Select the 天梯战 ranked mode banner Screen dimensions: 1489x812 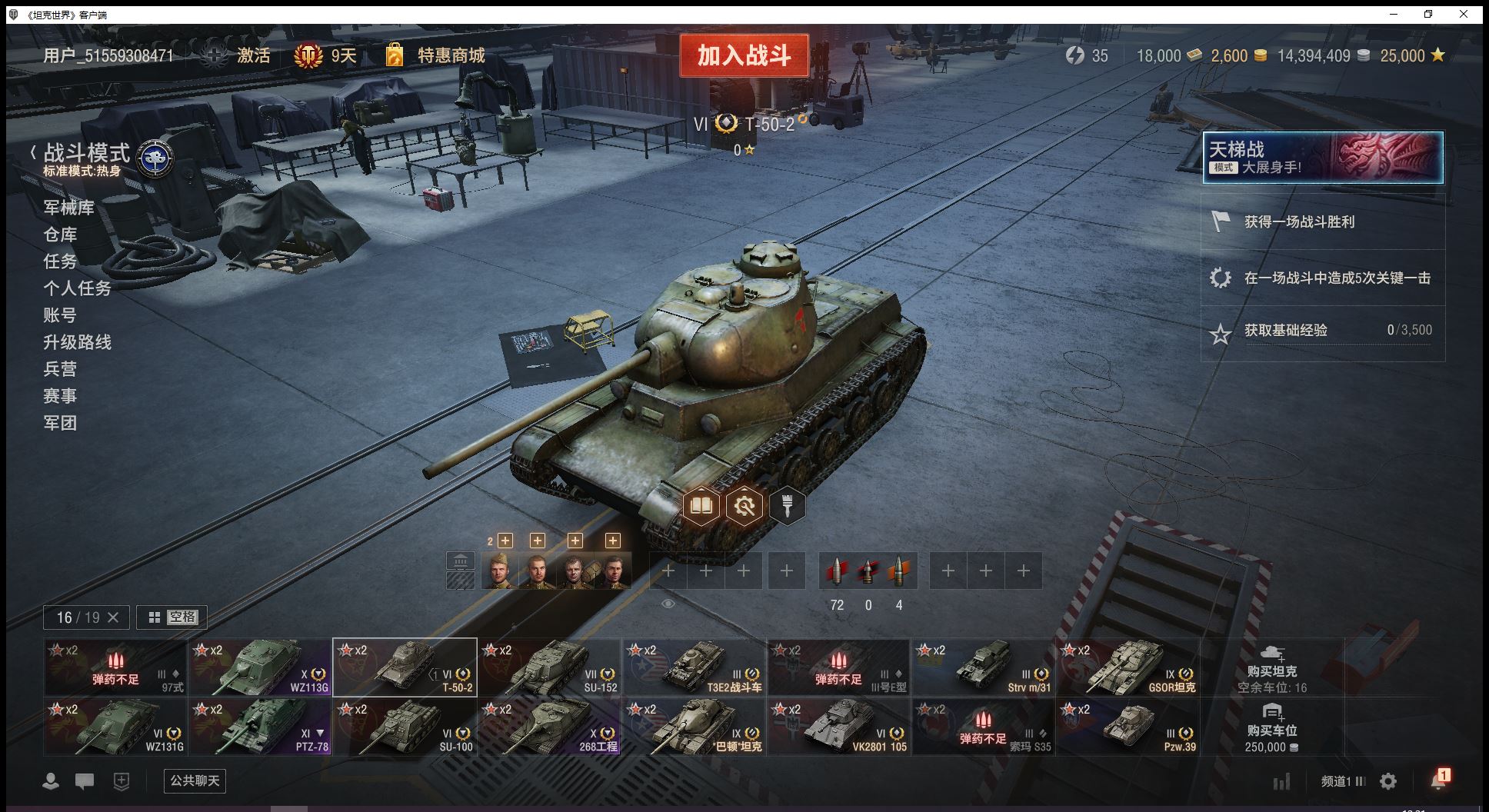click(x=1322, y=158)
